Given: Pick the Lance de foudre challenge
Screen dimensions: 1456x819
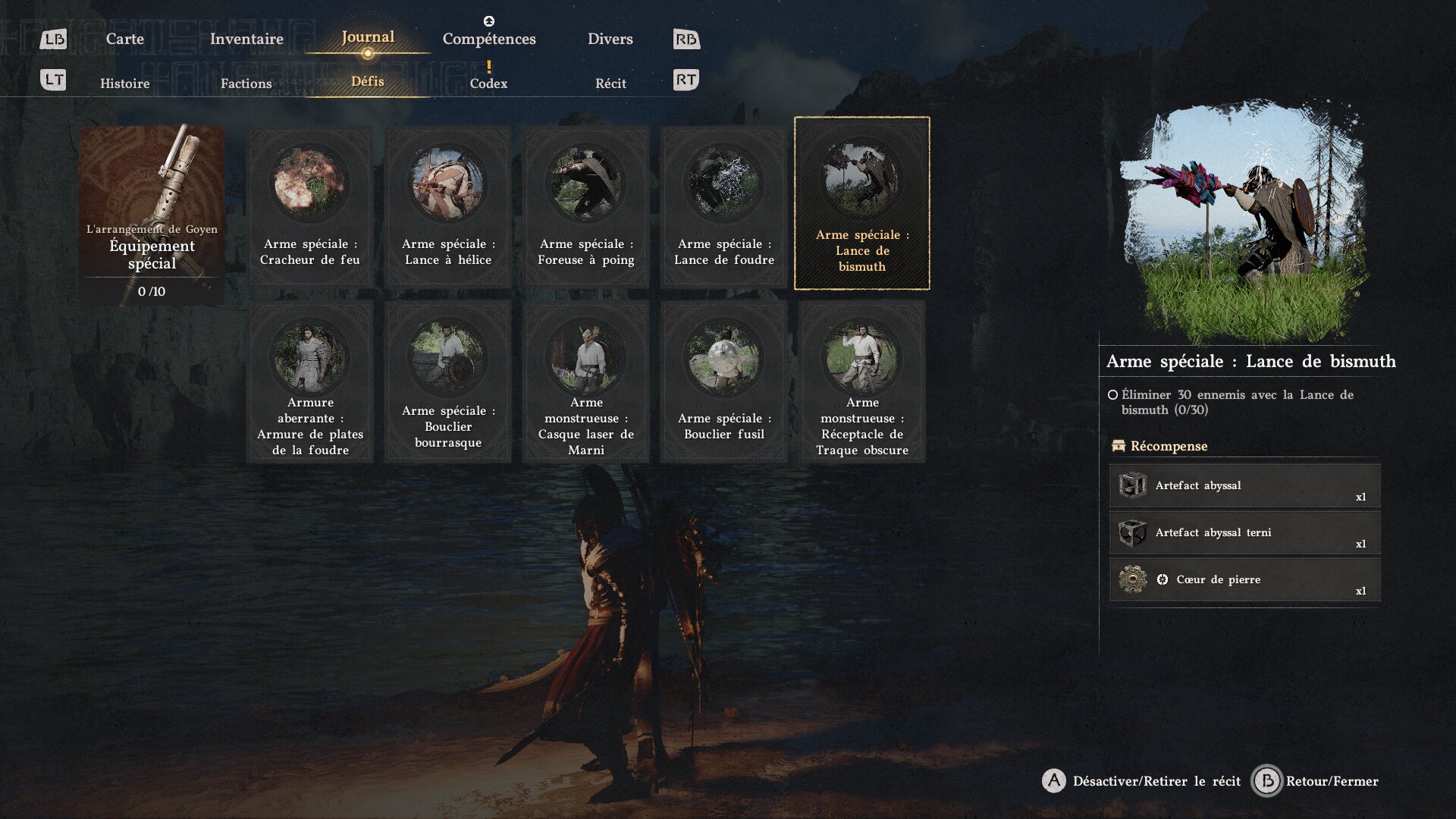Looking at the screenshot, I should point(724,206).
